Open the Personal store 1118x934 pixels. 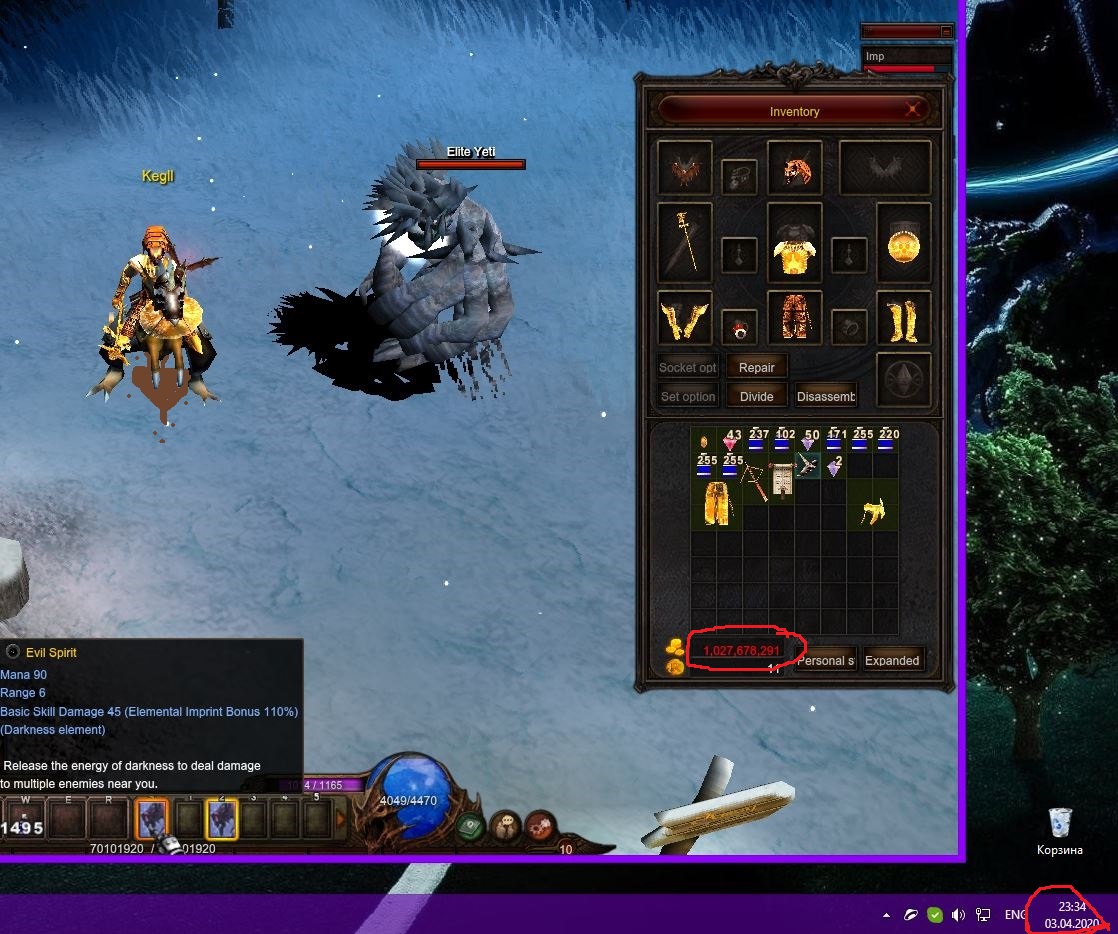coord(826,660)
